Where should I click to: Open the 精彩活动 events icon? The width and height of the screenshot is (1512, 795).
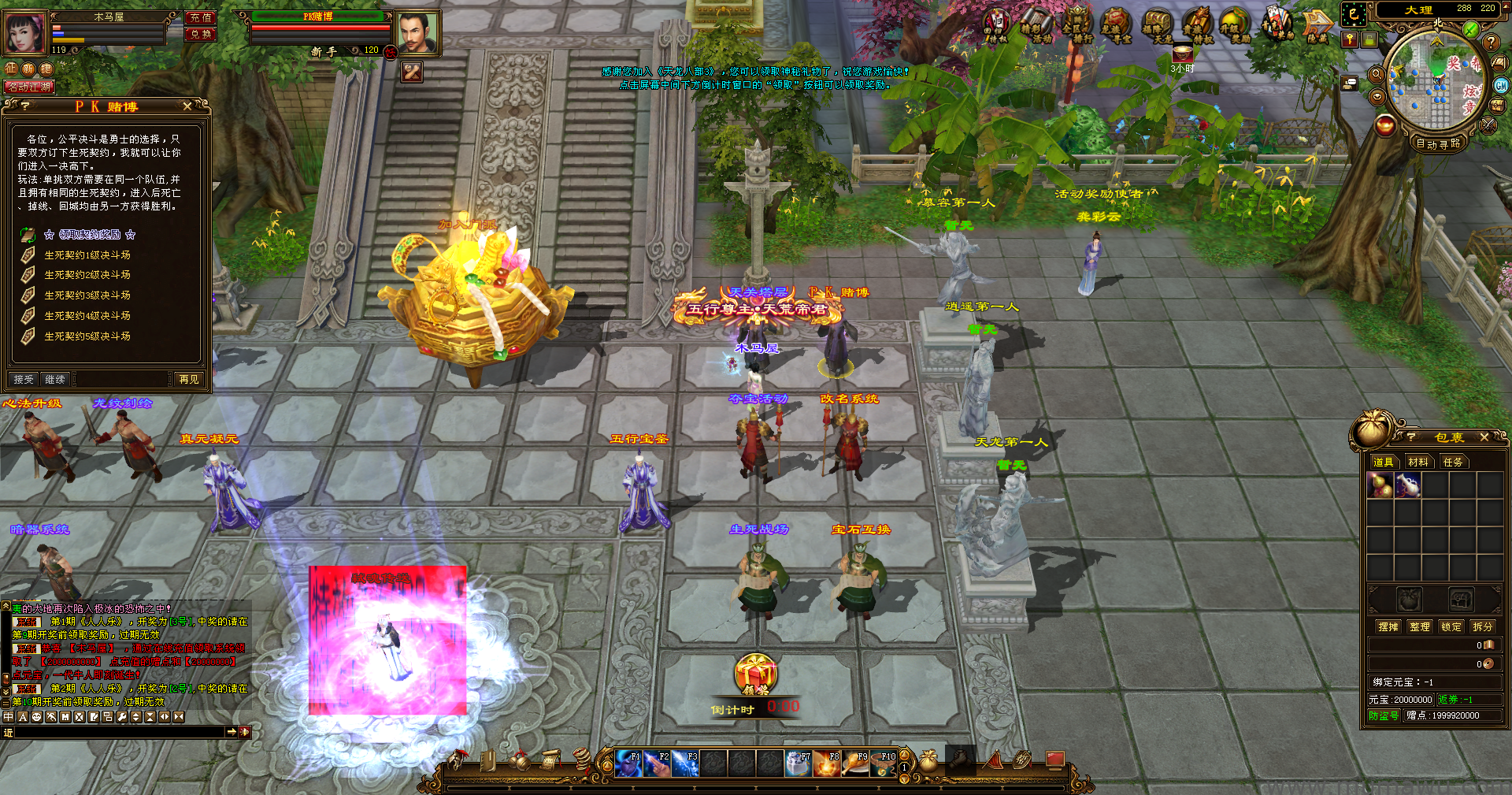pos(1036,26)
